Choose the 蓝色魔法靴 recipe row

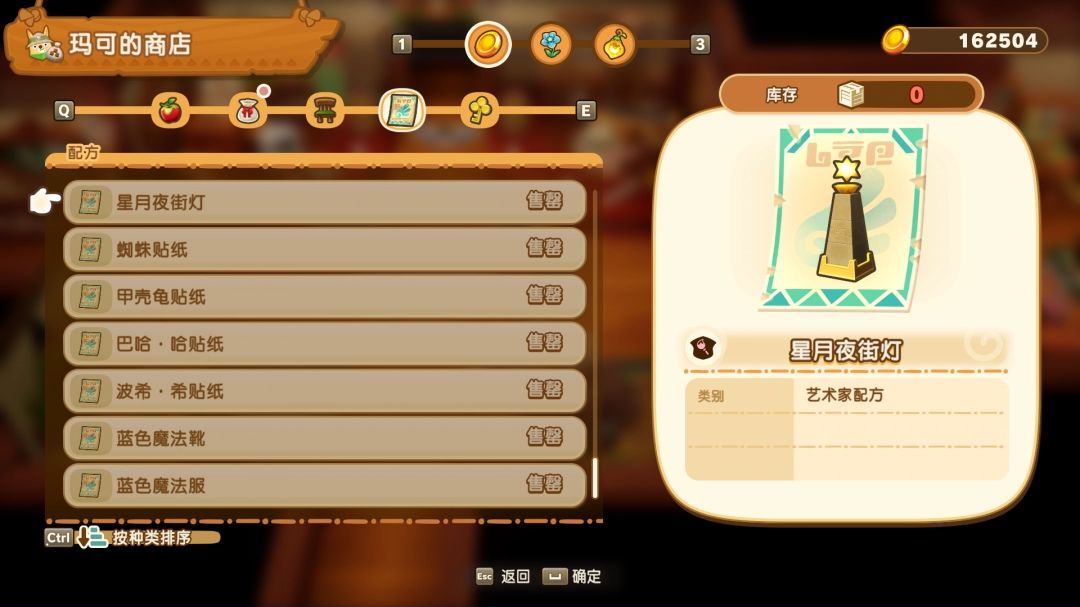[x=324, y=437]
